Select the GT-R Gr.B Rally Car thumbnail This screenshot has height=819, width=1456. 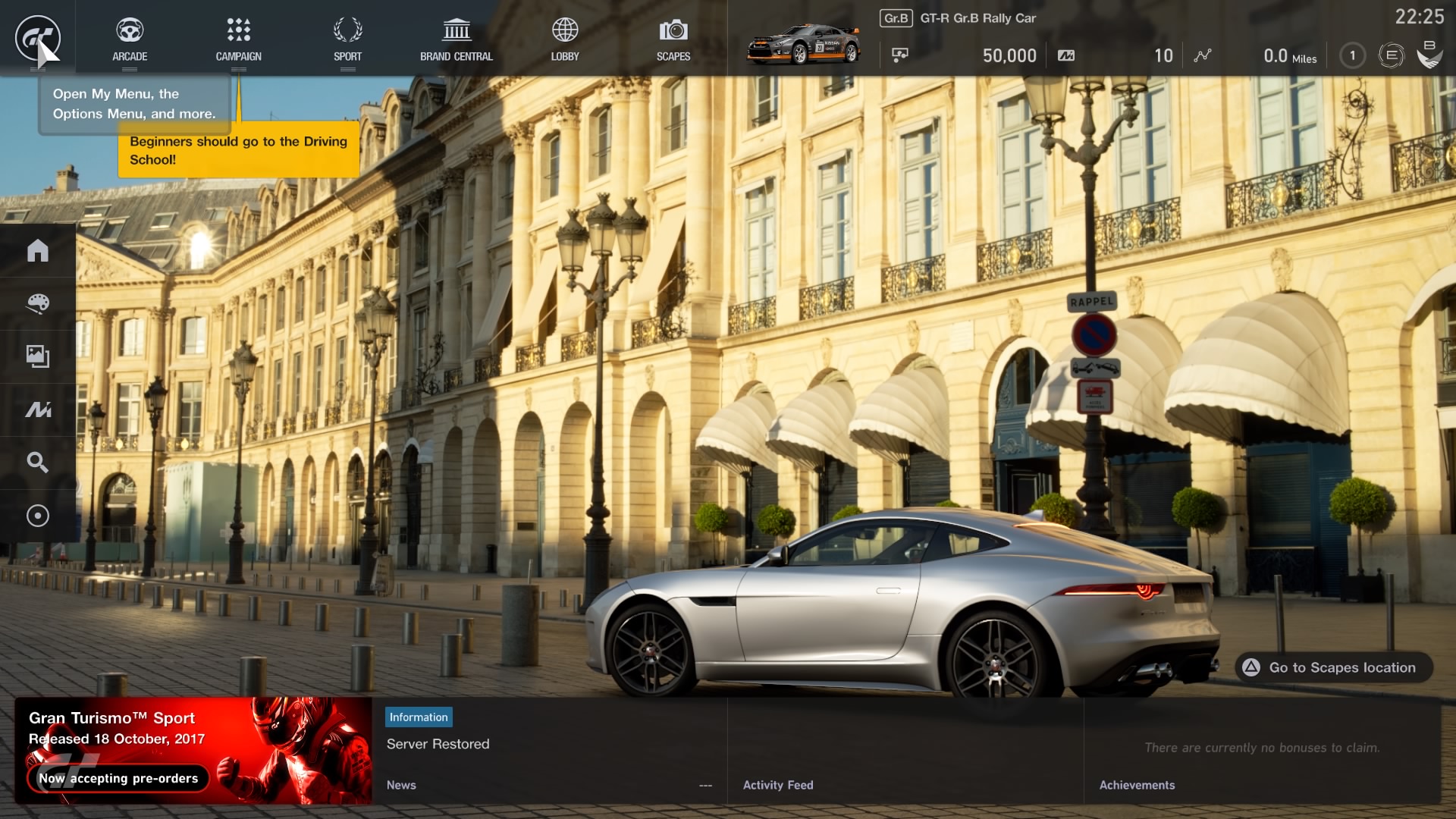(804, 44)
